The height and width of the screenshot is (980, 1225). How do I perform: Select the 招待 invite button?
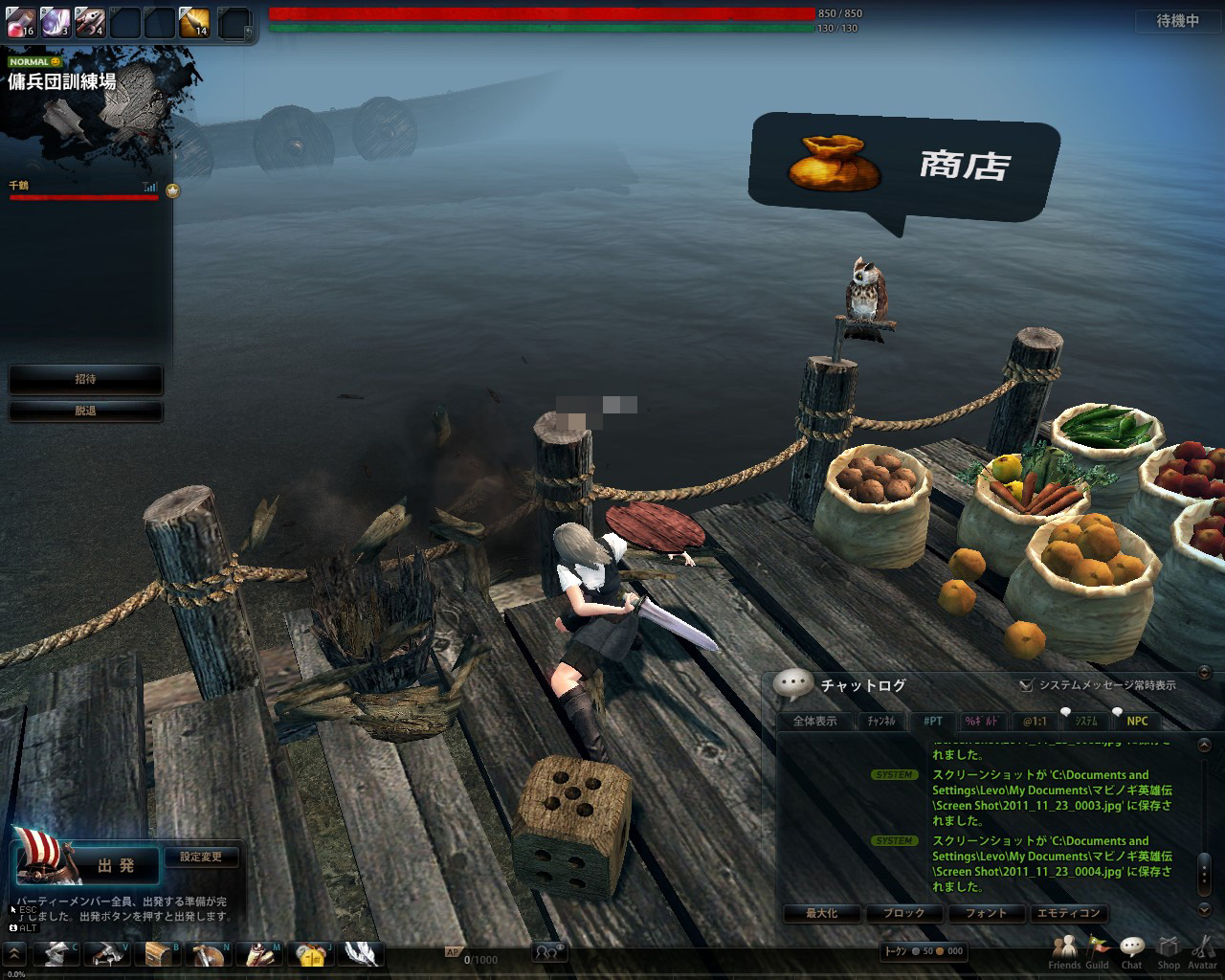[85, 379]
